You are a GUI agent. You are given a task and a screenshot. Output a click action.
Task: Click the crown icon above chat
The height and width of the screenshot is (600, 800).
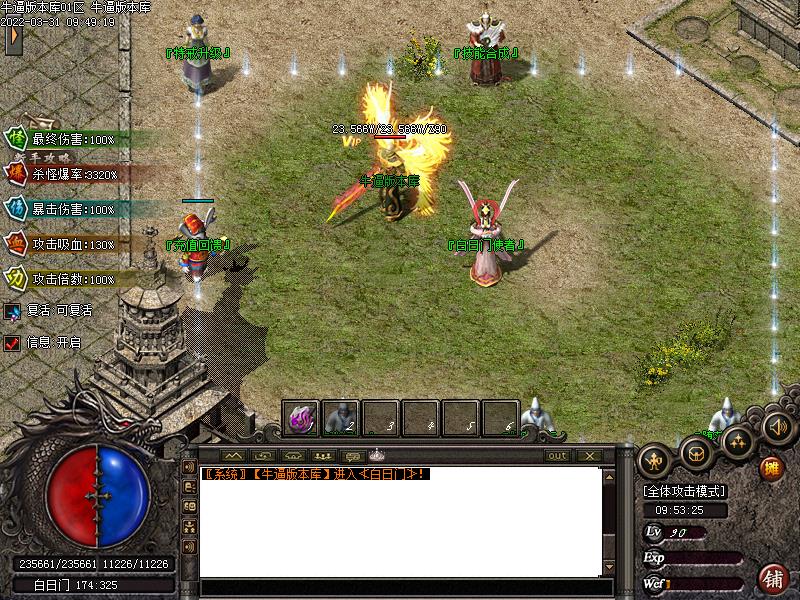point(376,456)
